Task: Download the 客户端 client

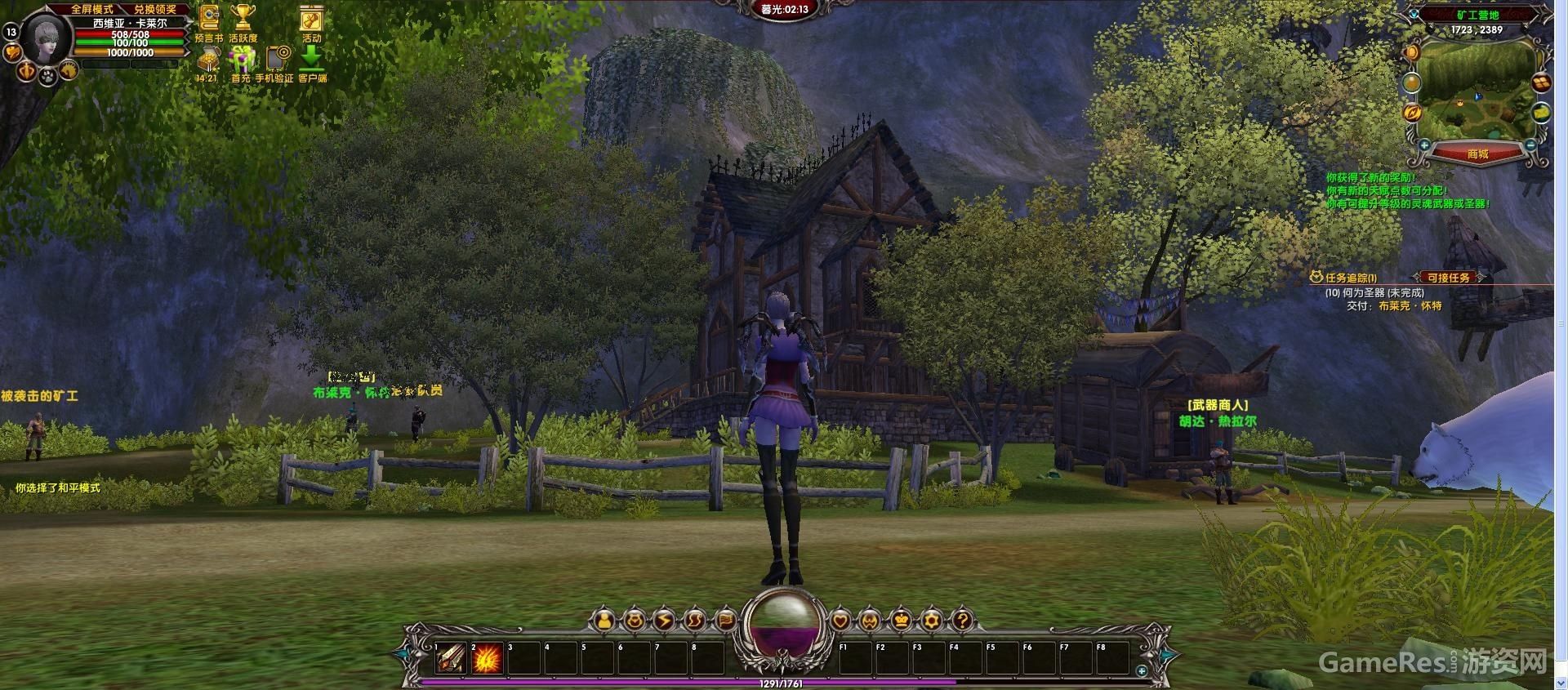Action: point(312,59)
